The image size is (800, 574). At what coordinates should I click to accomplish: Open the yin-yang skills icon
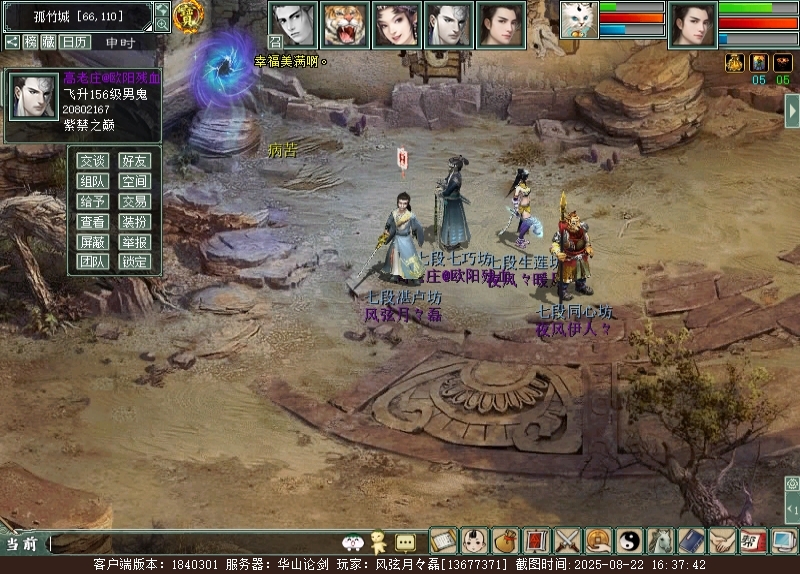coord(630,541)
